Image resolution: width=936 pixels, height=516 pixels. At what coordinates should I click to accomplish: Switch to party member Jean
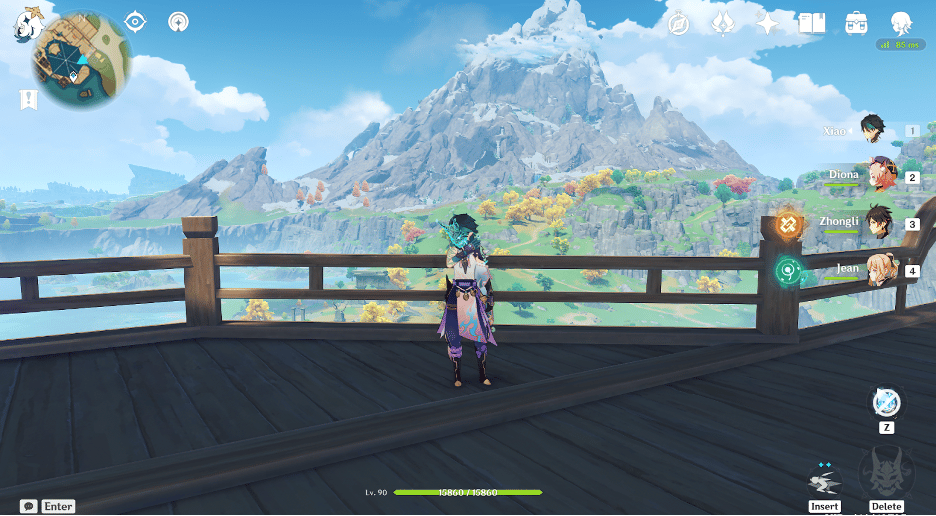pos(880,269)
